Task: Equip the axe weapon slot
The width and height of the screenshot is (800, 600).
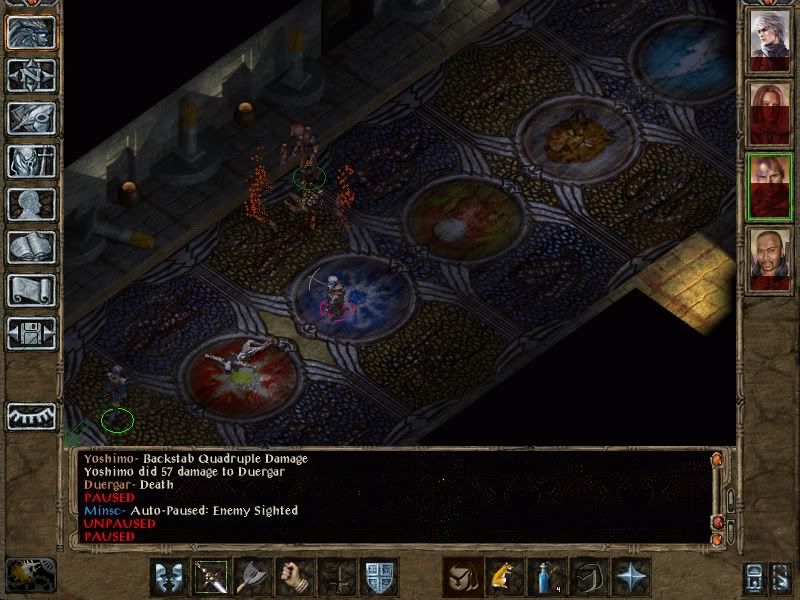Action: tap(253, 577)
